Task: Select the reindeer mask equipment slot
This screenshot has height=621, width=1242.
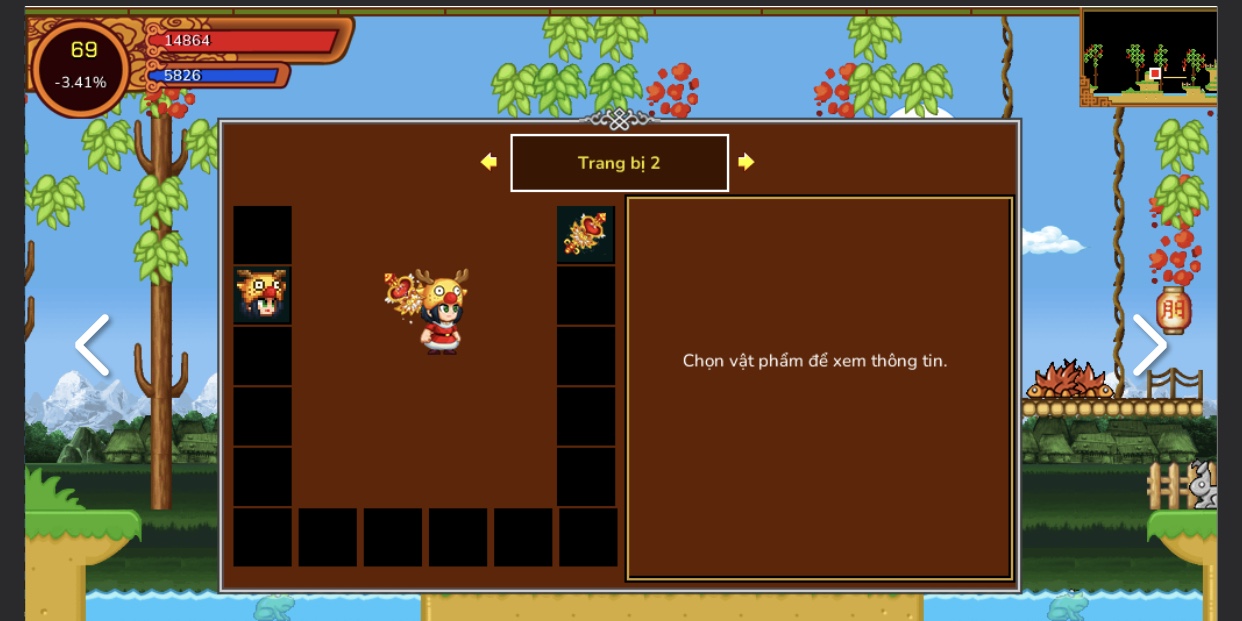Action: [262, 295]
